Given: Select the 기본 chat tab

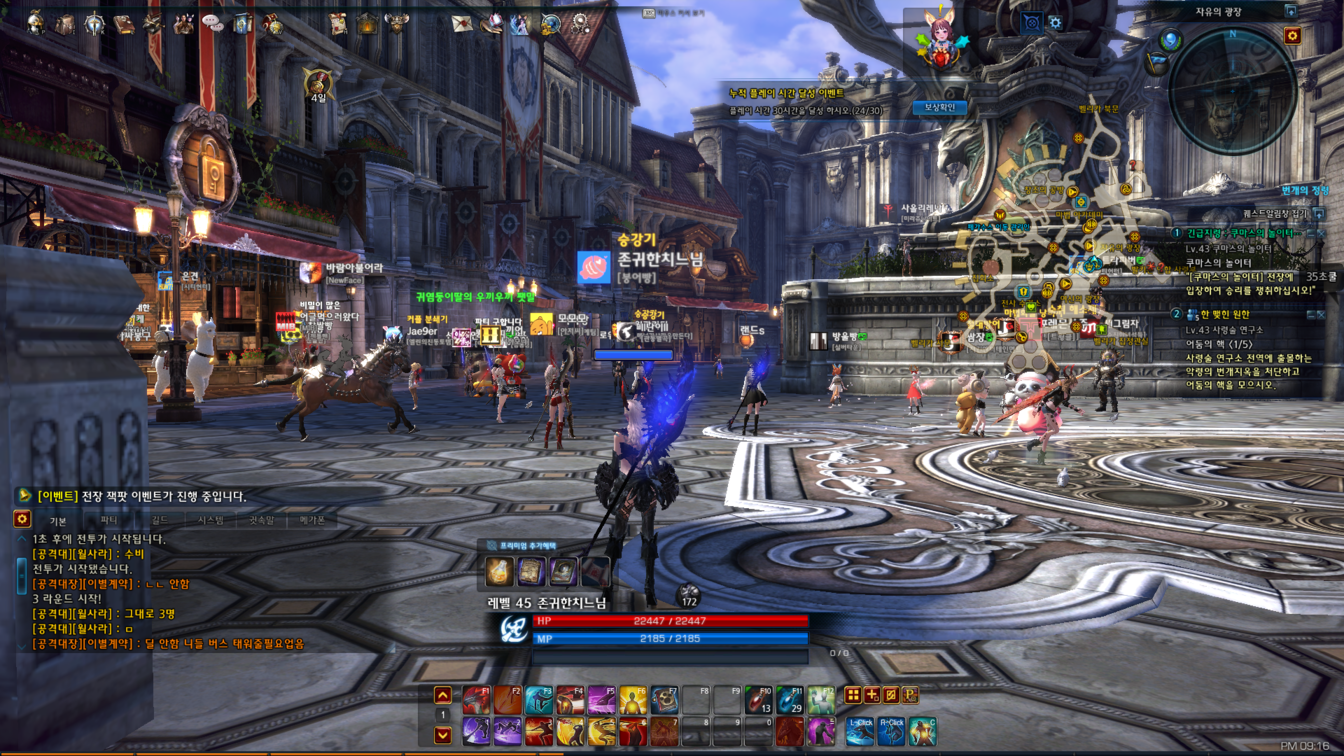Looking at the screenshot, I should [58, 521].
